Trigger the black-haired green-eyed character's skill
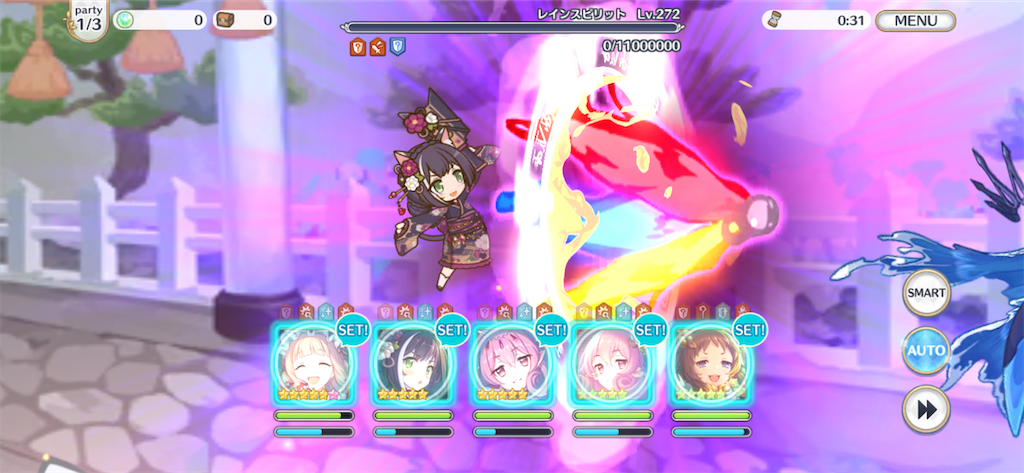 click(412, 364)
